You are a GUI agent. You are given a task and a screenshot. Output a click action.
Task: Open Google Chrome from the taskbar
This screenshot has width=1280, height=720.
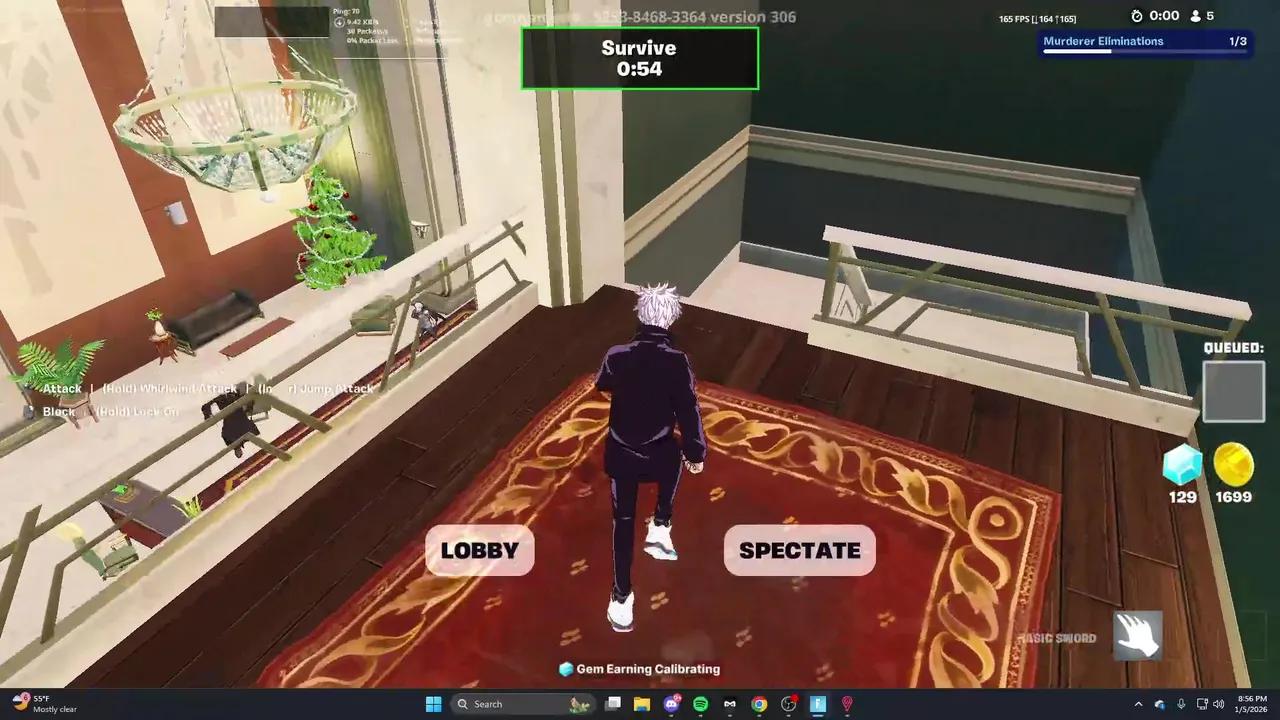click(x=759, y=704)
